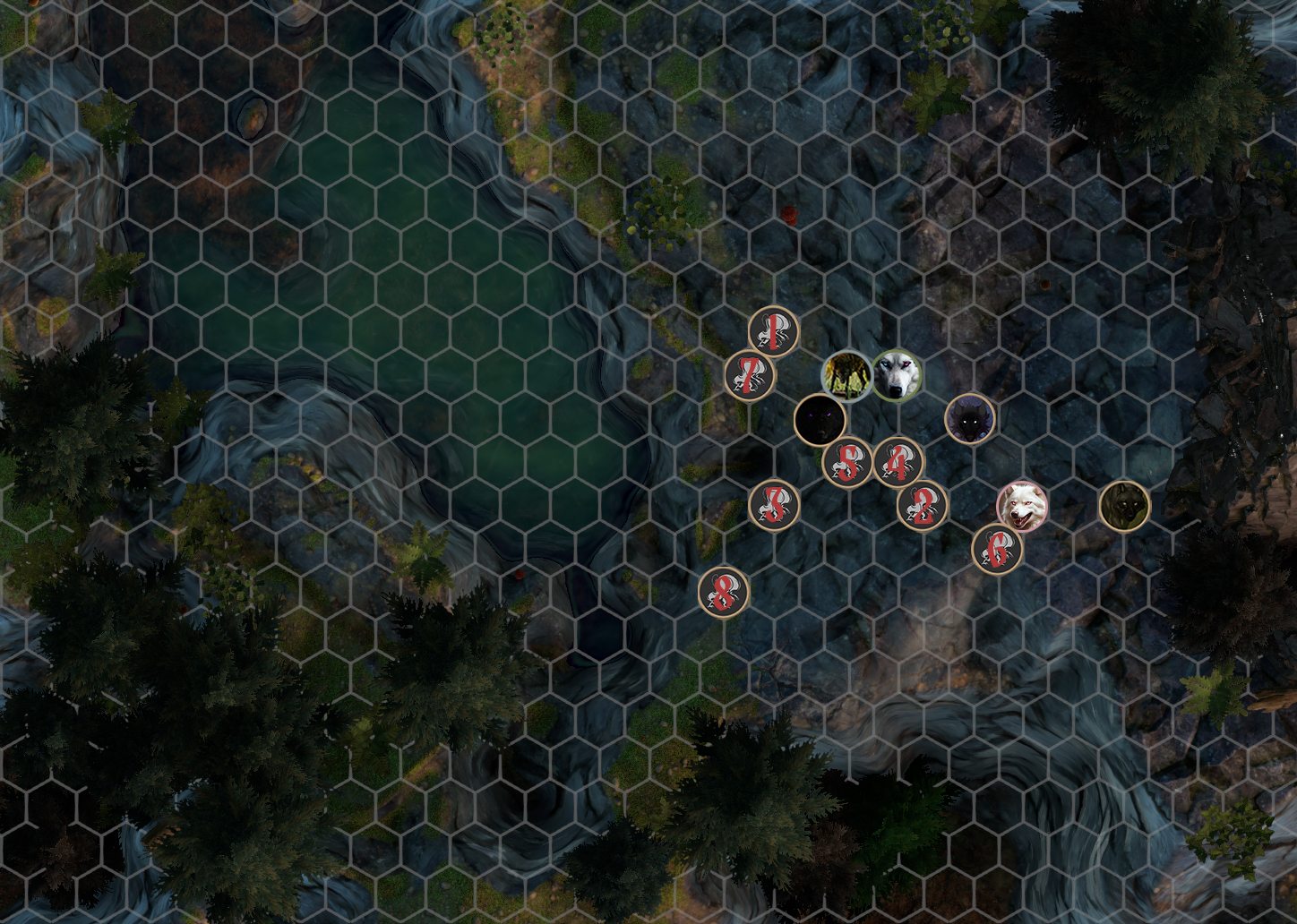The width and height of the screenshot is (1297, 924).
Task: Select the token numbered 7
Action: (x=750, y=375)
